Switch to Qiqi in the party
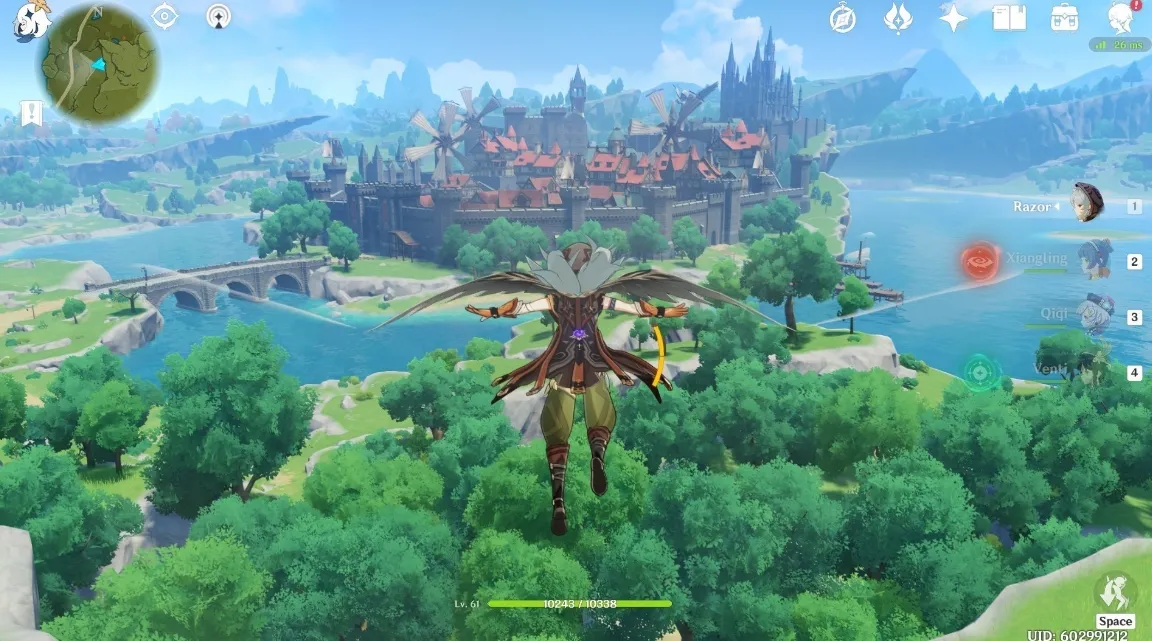1152x641 pixels. point(1095,314)
